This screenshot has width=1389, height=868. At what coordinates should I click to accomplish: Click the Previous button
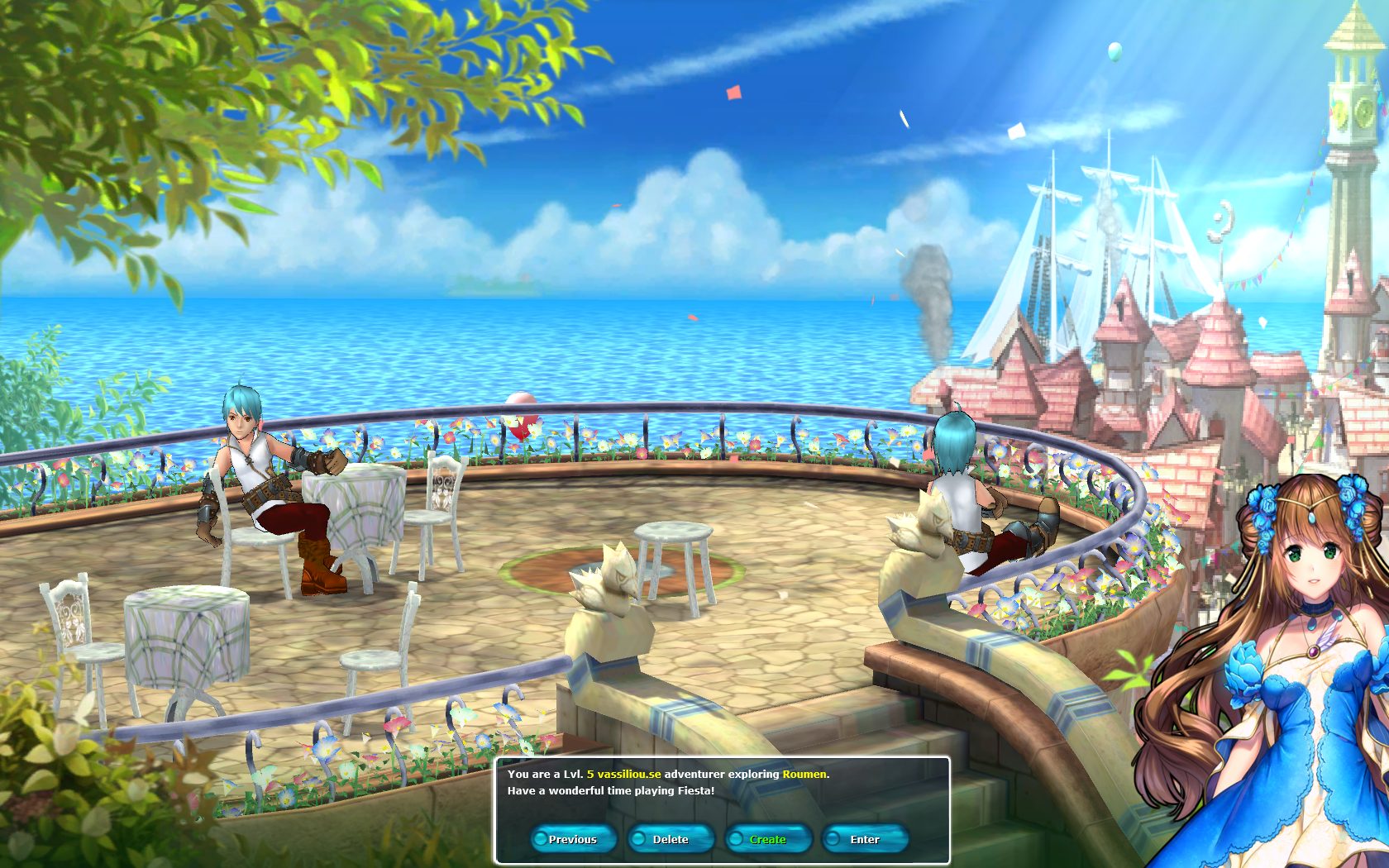tap(573, 839)
